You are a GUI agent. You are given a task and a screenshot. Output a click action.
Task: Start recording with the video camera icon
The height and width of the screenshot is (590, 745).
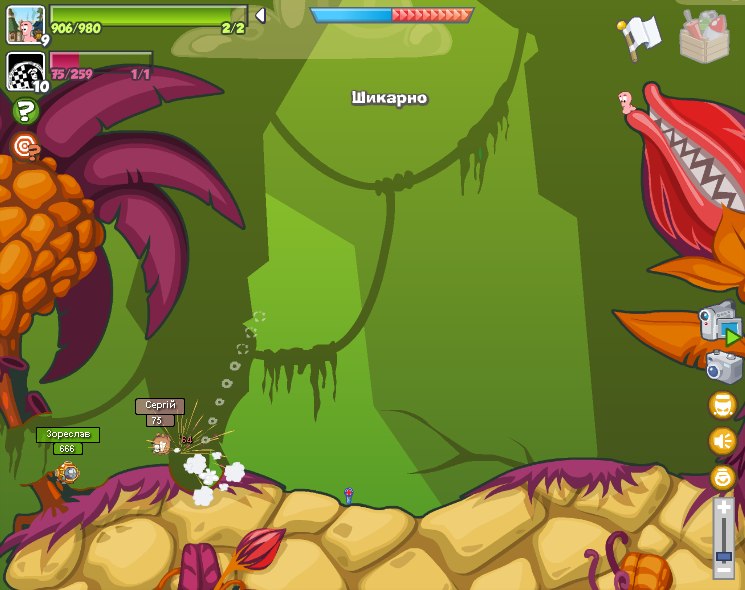pos(720,324)
